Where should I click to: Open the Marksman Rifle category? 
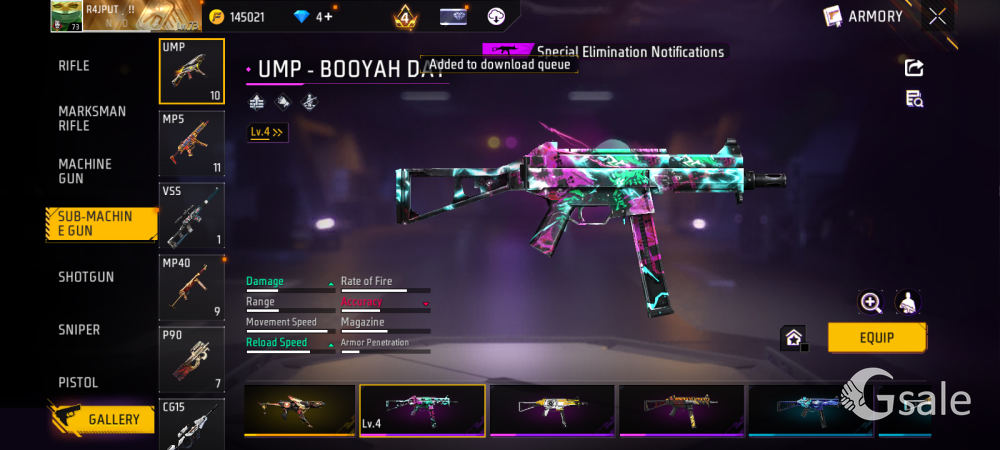(x=92, y=118)
